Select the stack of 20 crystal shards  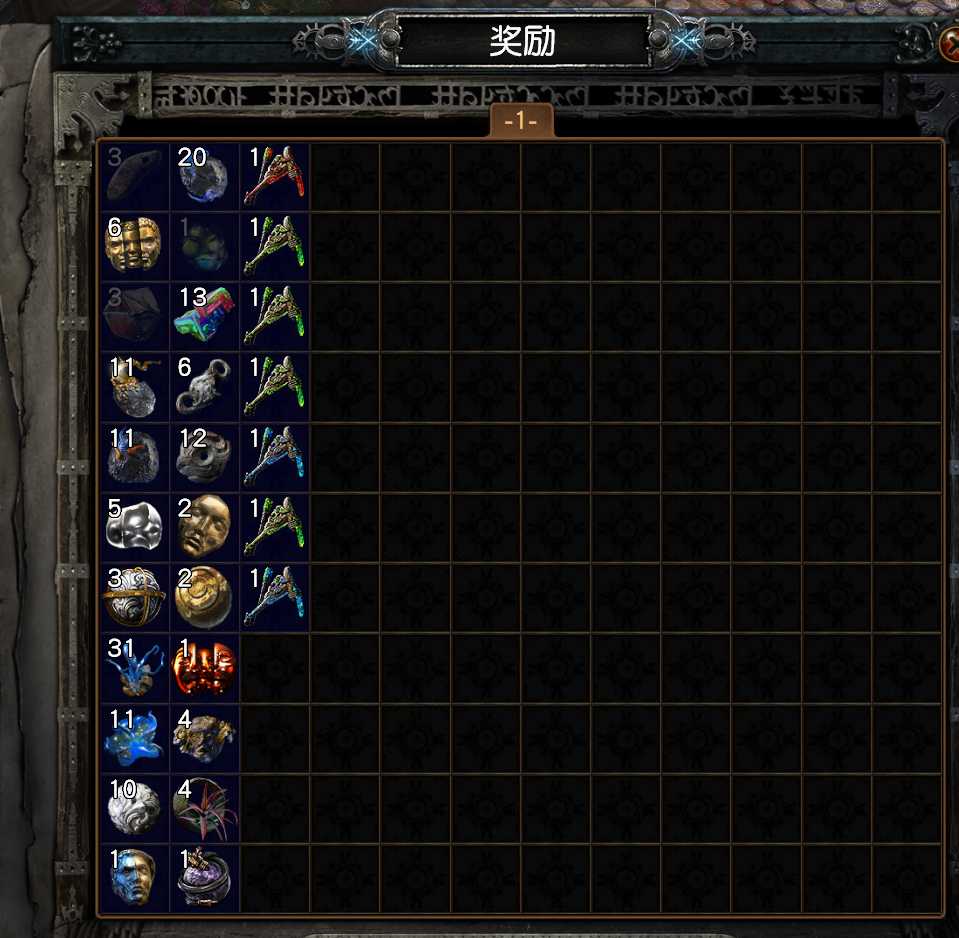[204, 177]
